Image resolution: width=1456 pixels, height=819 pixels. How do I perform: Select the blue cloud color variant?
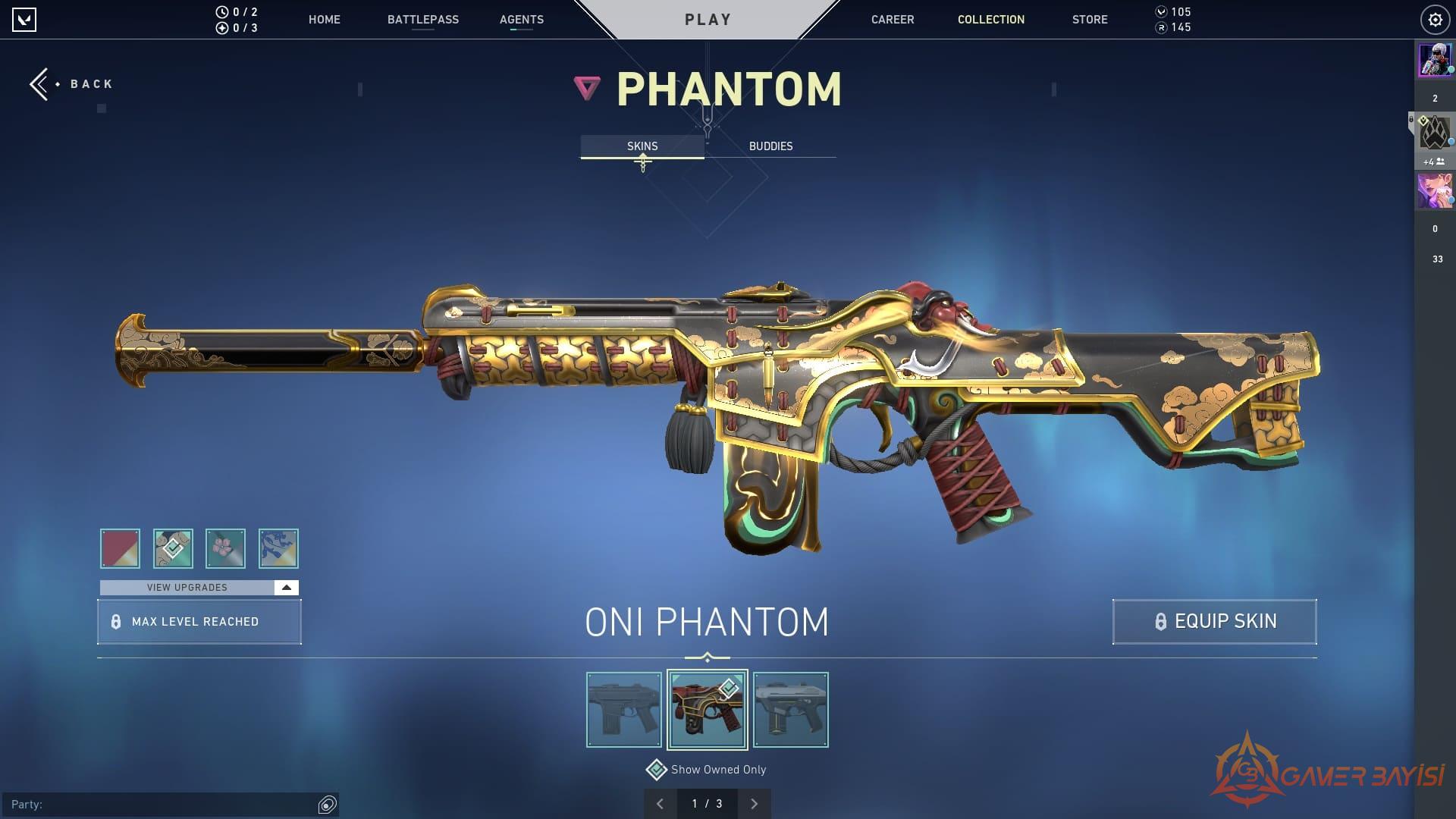278,548
